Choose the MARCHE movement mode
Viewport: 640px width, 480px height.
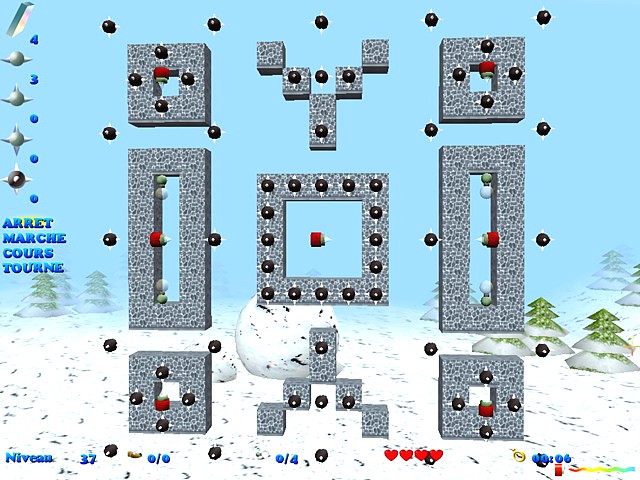pyautogui.click(x=34, y=238)
